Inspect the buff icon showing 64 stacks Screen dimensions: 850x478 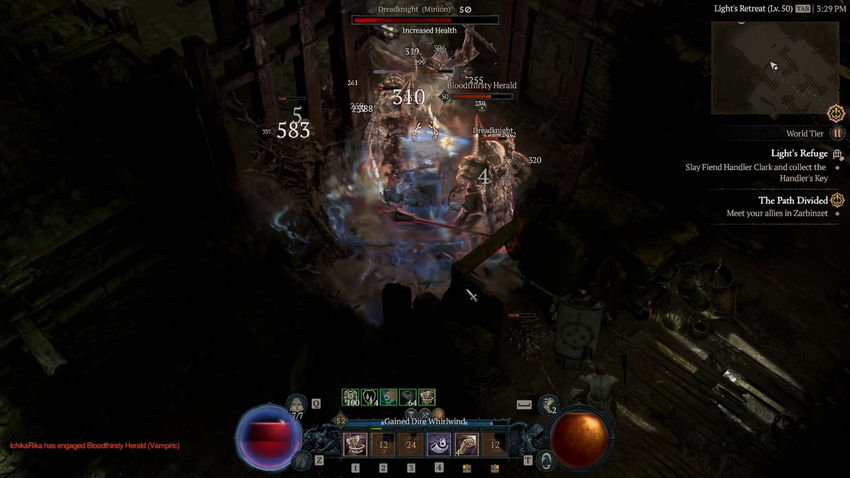click(408, 397)
